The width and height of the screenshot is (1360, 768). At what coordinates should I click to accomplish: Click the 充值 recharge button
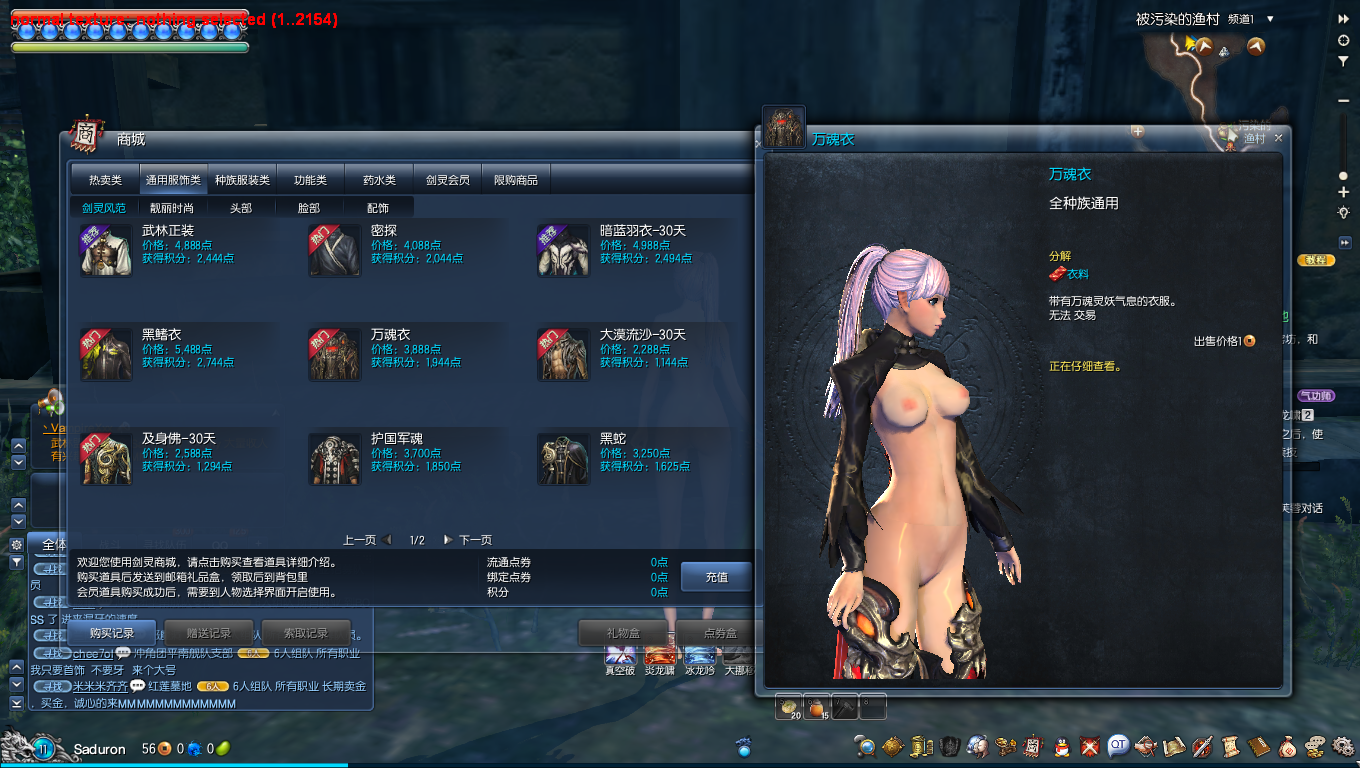[x=716, y=577]
